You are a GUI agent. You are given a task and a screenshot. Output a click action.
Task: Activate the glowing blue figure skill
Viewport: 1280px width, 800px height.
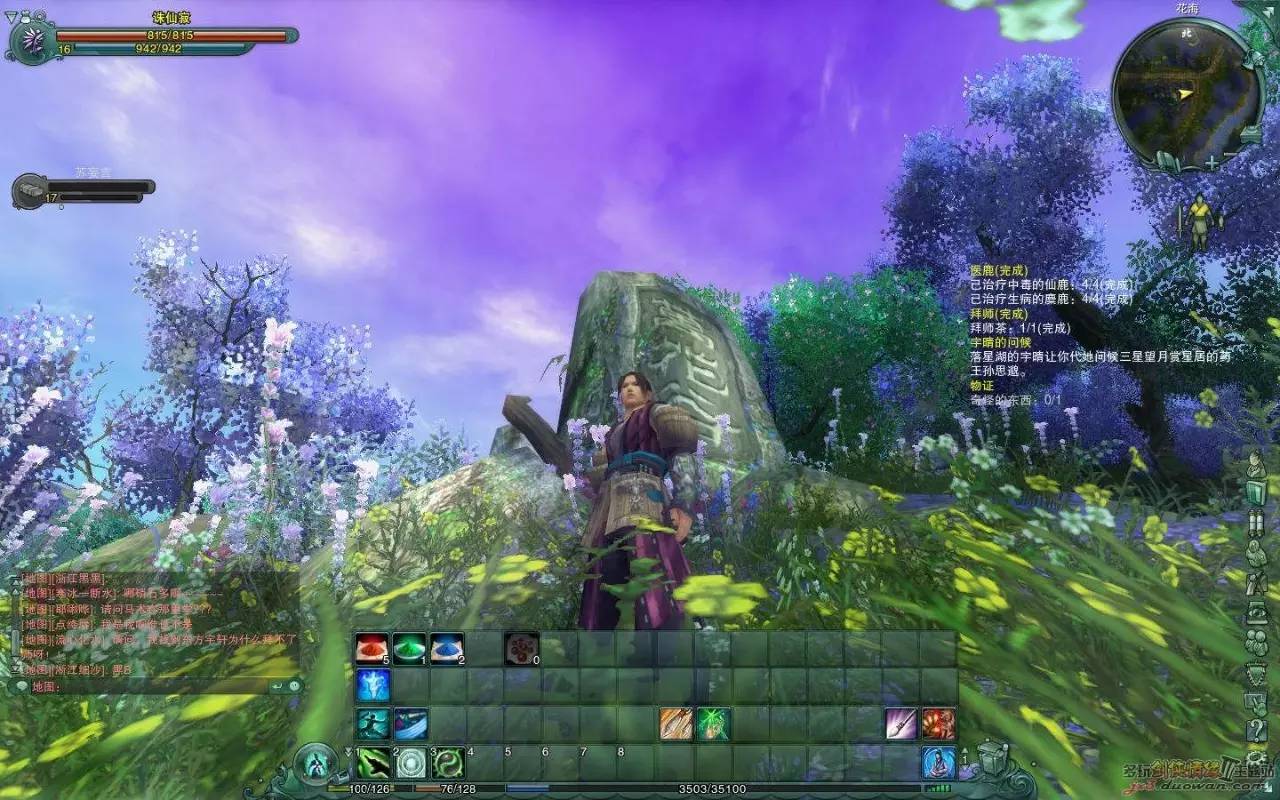[x=372, y=686]
